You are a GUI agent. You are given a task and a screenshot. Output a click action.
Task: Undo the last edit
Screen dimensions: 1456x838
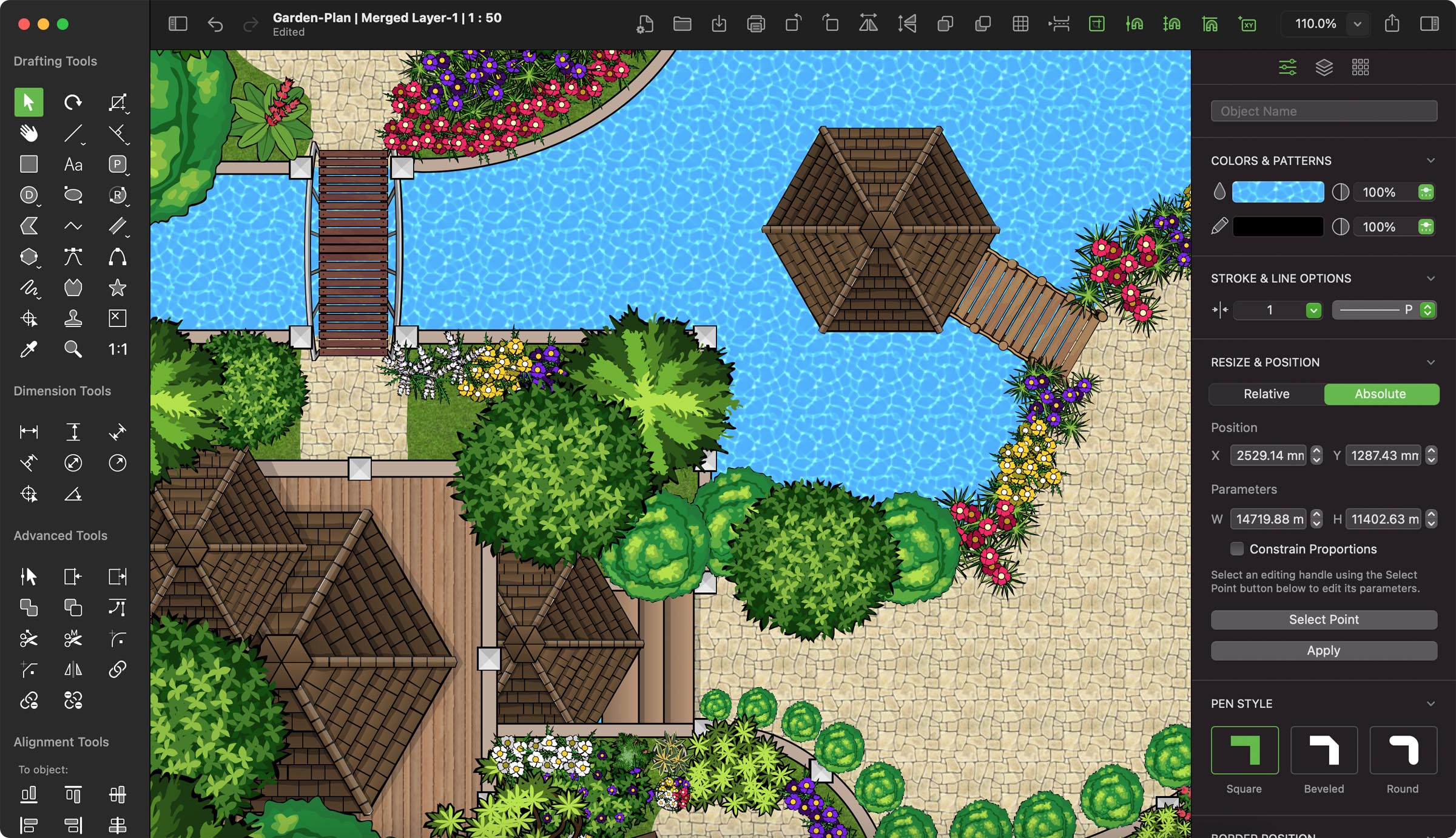pyautogui.click(x=215, y=24)
